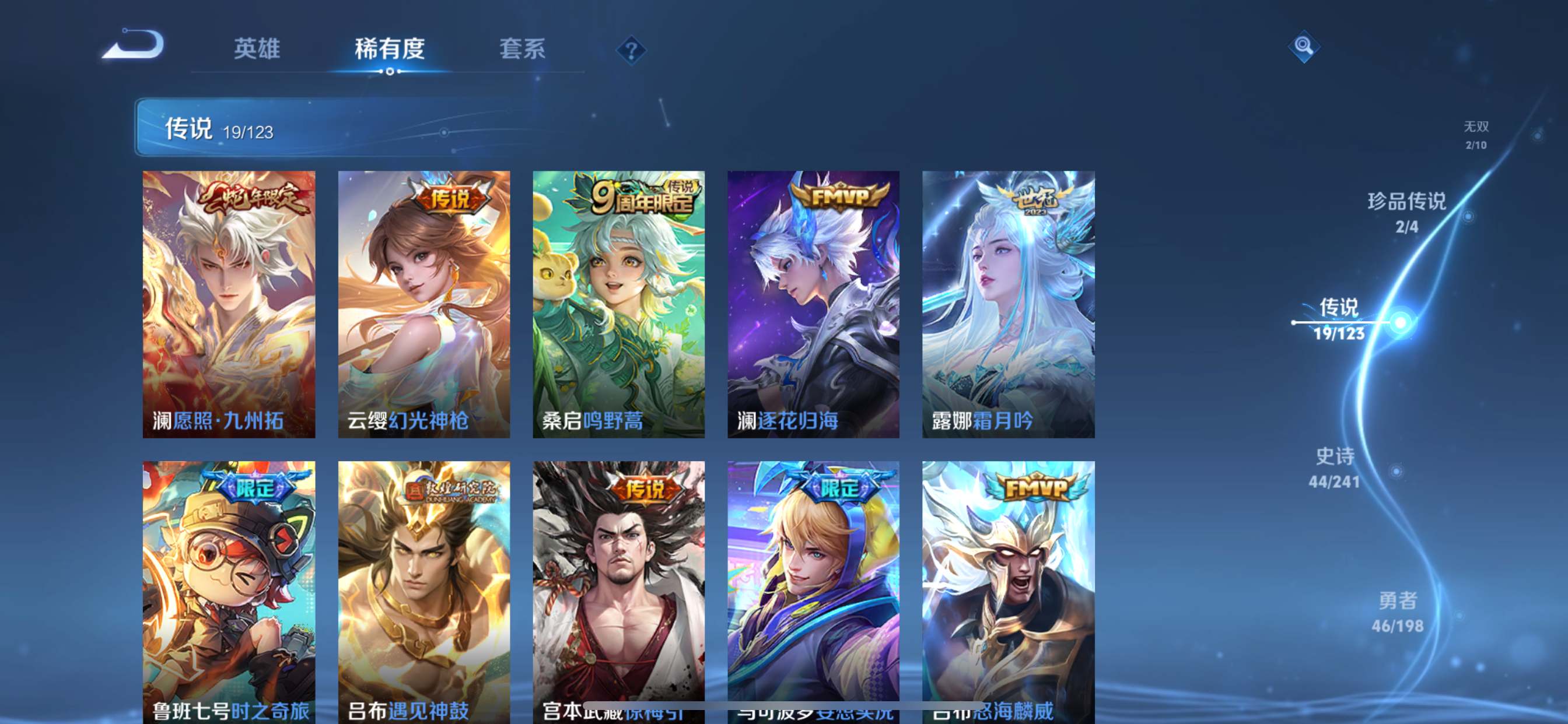Go to the 史诗 rarity section
The height and width of the screenshot is (724, 1568).
coord(1335,468)
